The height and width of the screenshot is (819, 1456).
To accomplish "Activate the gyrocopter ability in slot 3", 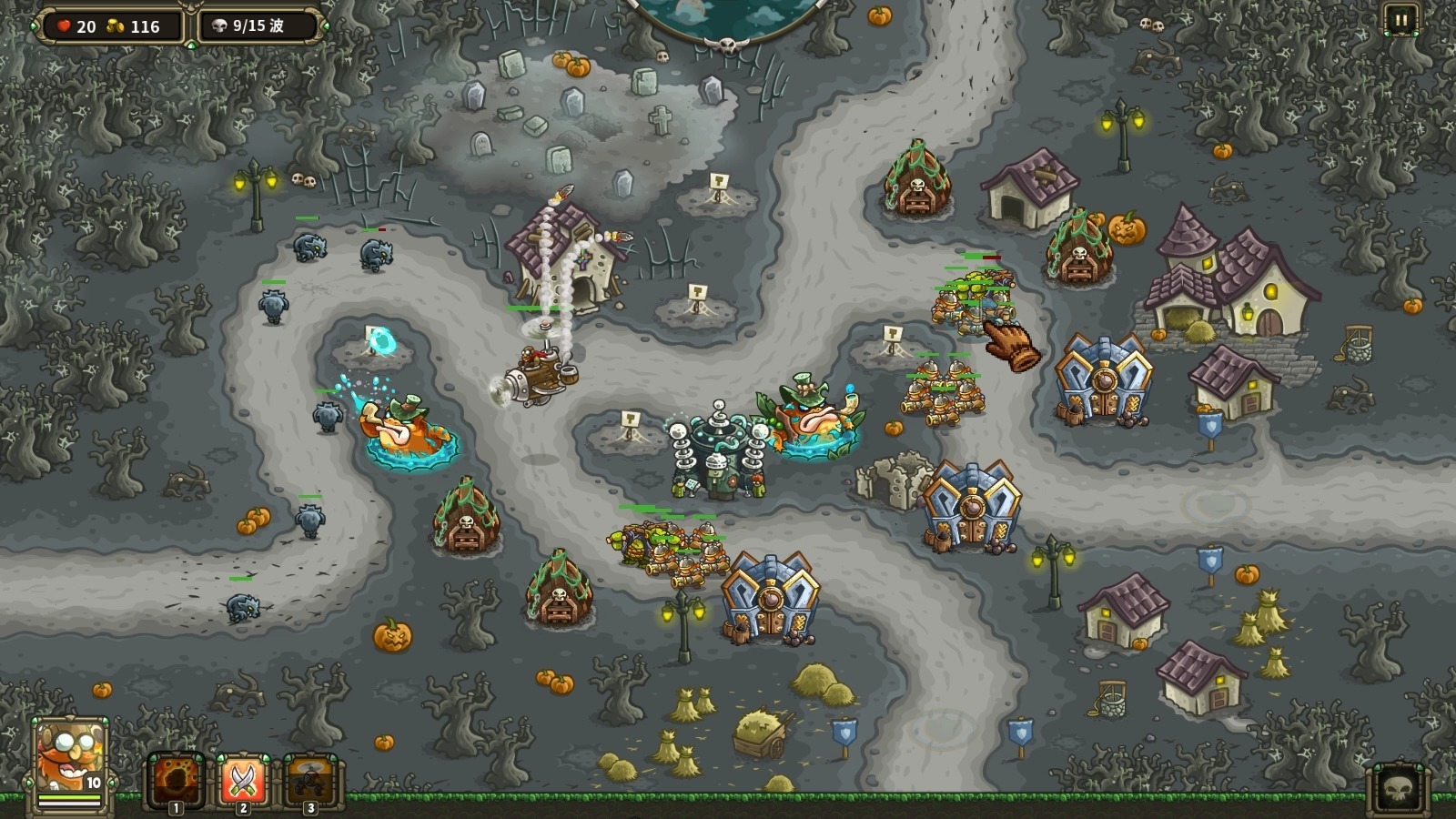I will point(311,780).
